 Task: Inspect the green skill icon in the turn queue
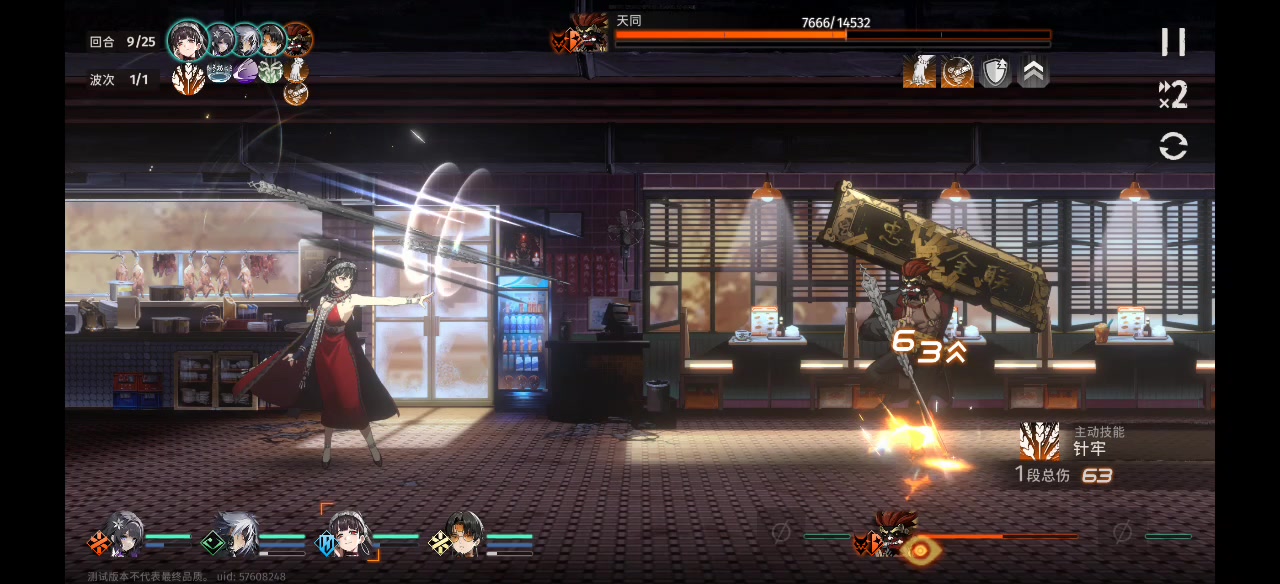[271, 71]
